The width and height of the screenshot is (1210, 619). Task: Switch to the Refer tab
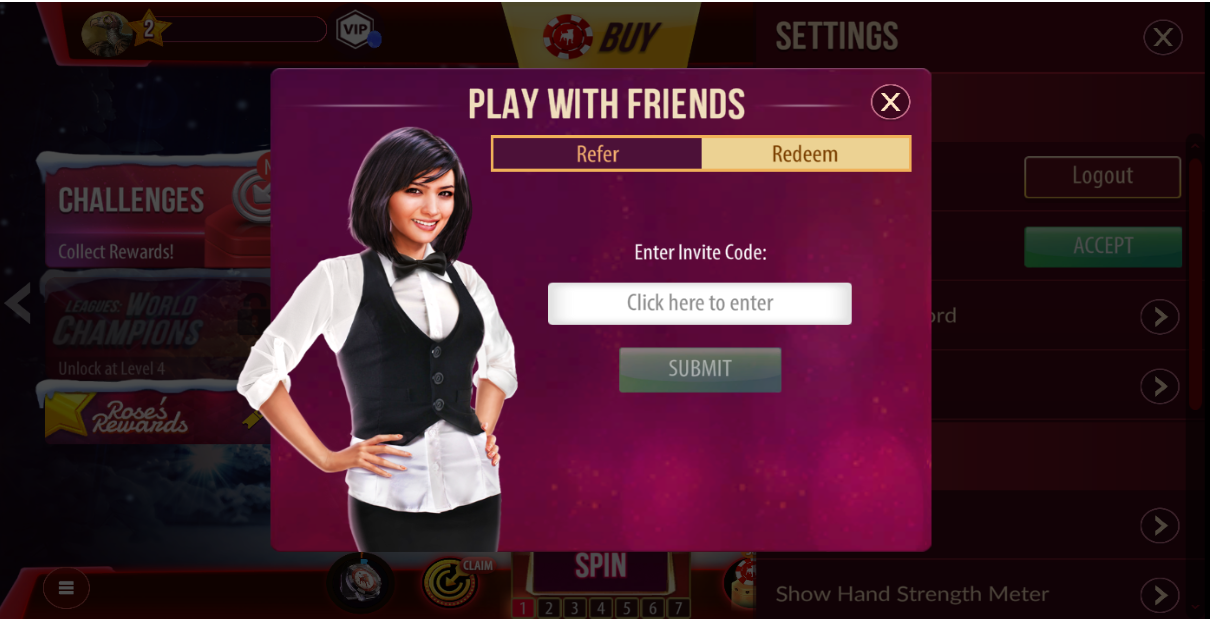click(597, 154)
